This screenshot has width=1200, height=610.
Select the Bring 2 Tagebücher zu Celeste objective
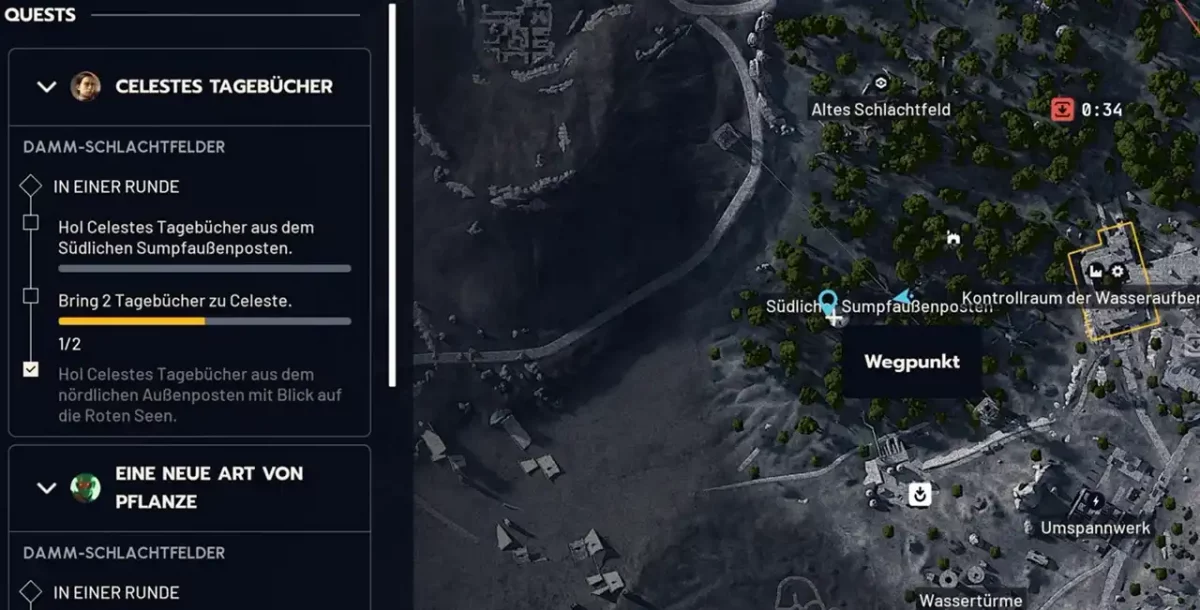(x=175, y=300)
